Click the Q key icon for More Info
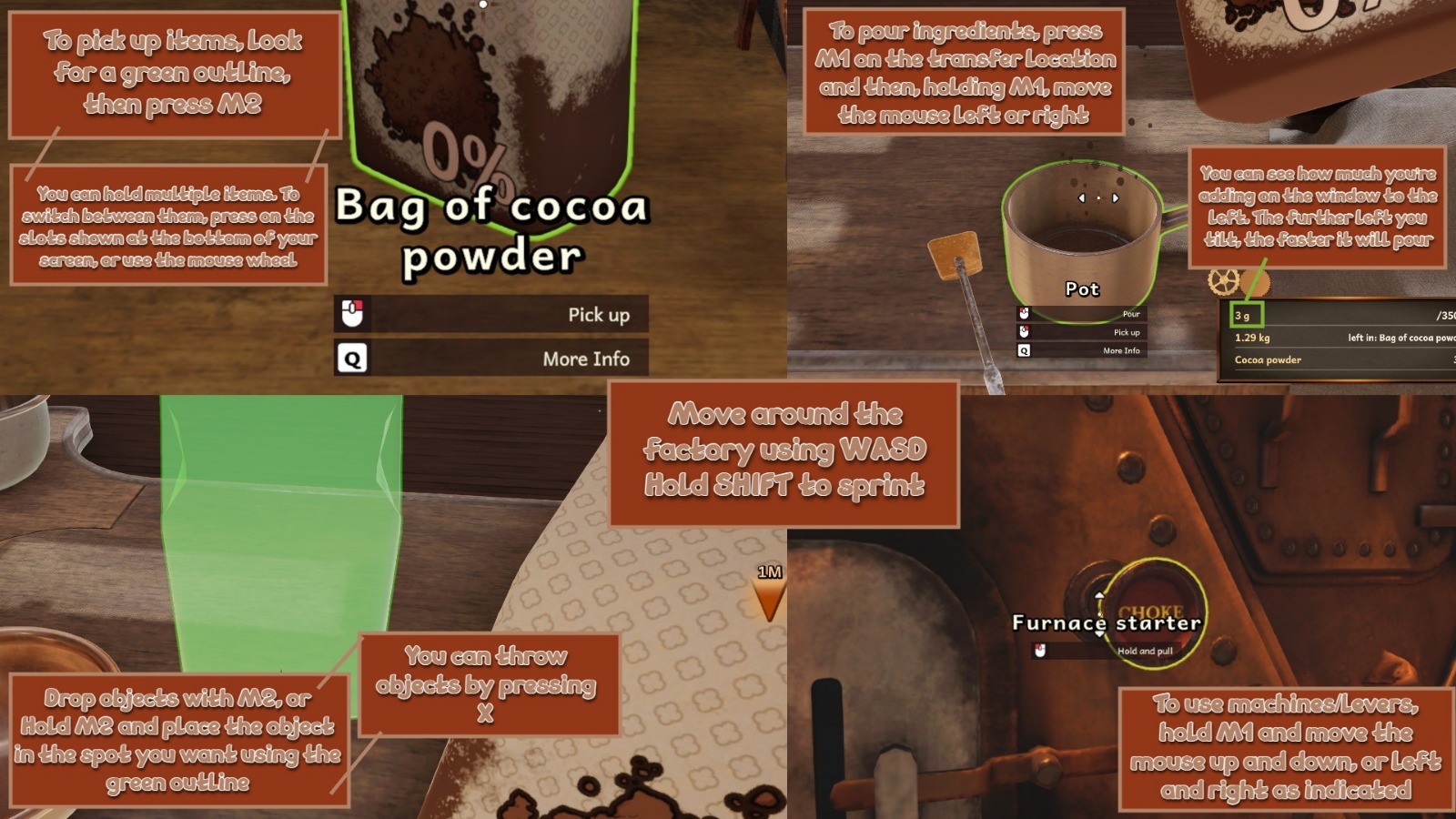The width and height of the screenshot is (1456, 819). coord(351,359)
